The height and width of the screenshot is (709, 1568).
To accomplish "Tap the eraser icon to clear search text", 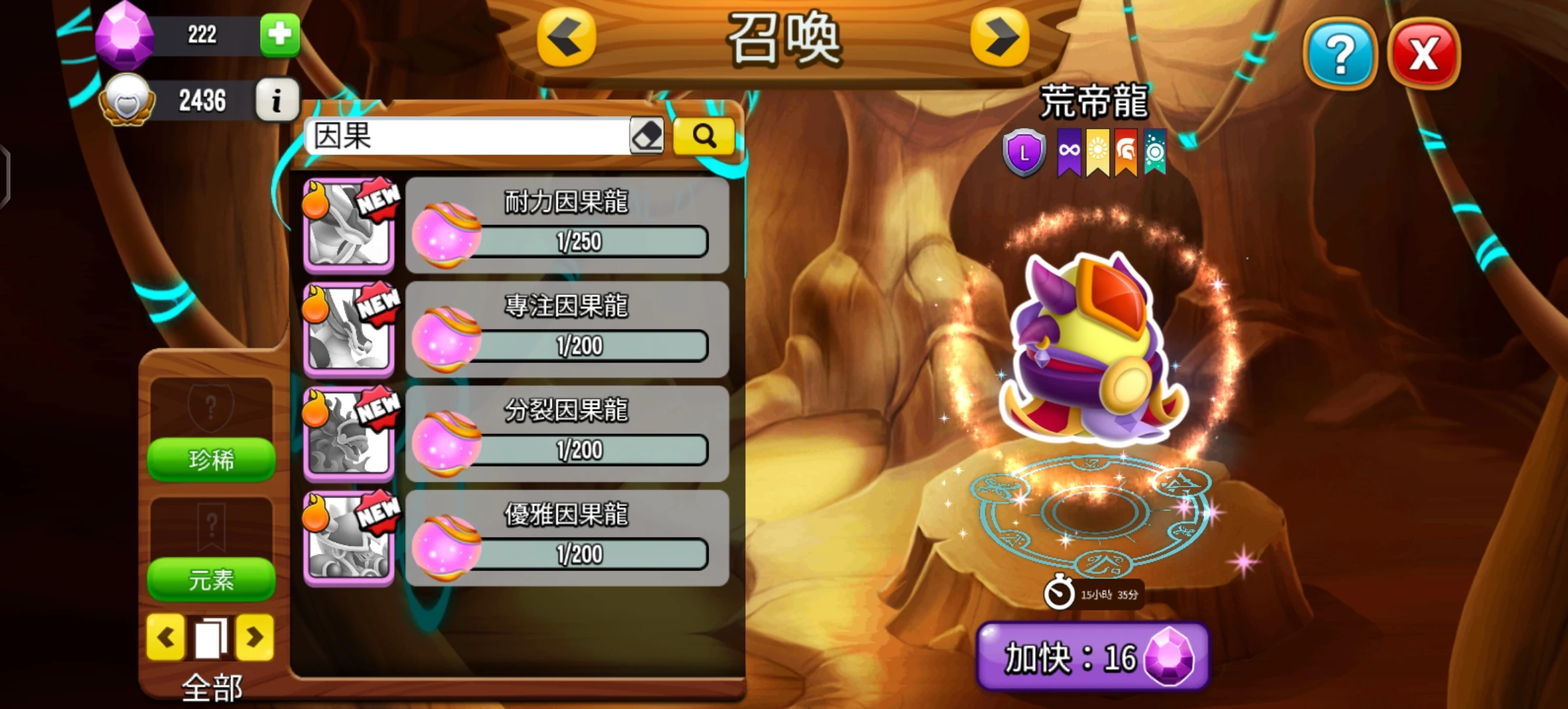I will [x=647, y=134].
